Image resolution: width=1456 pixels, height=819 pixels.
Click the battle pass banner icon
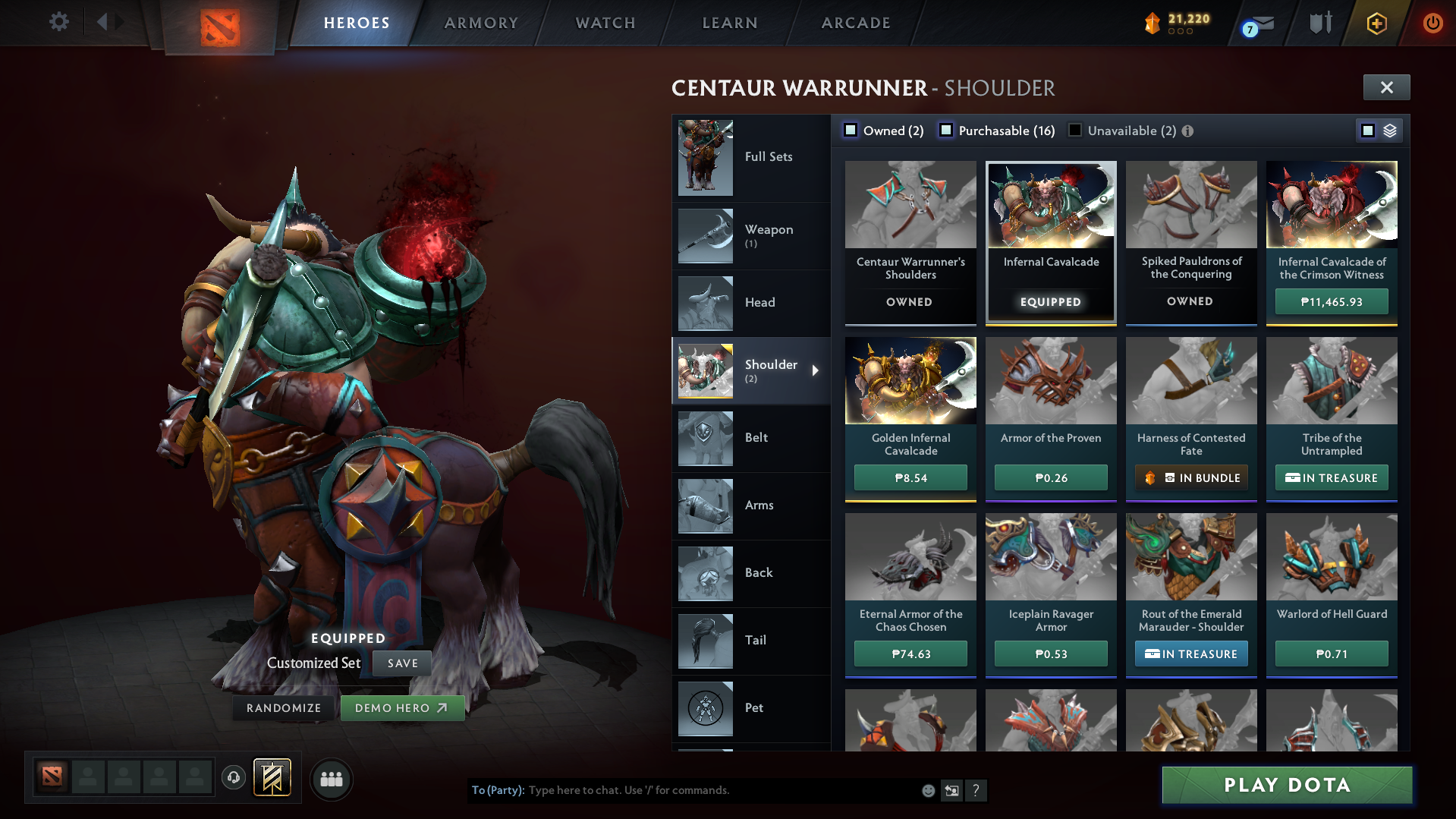pyautogui.click(x=270, y=778)
